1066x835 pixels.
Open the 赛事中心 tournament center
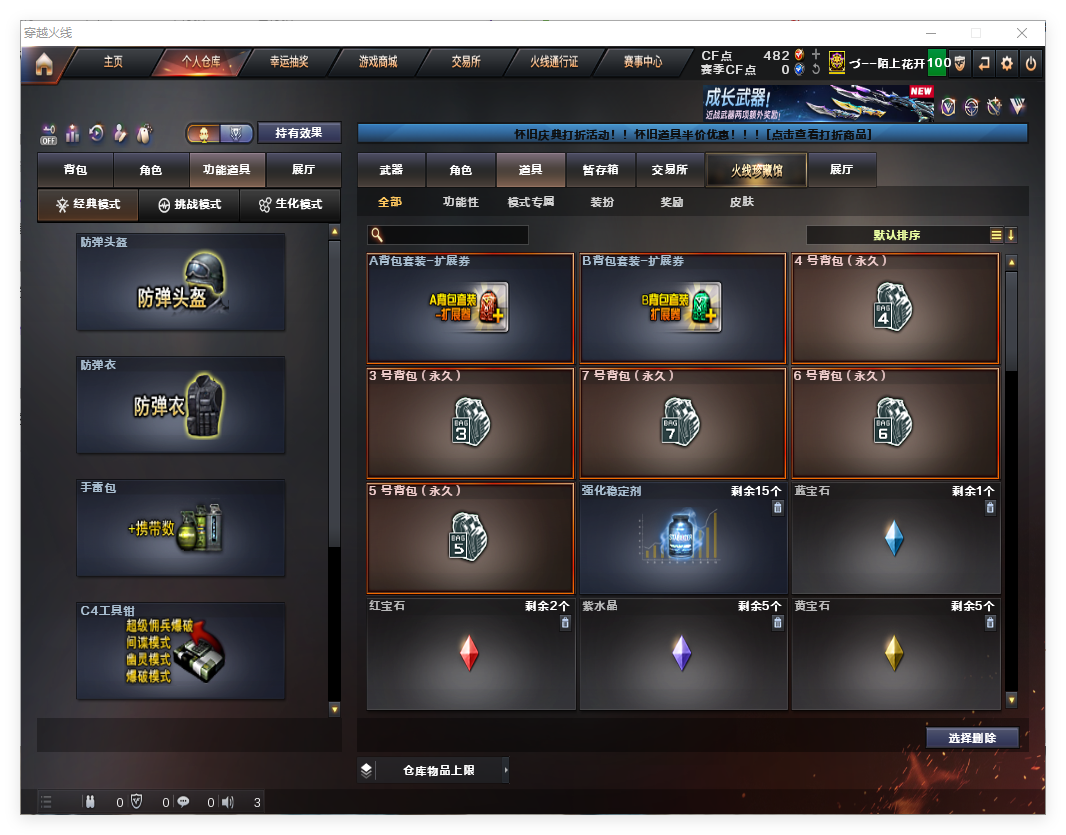[x=643, y=62]
